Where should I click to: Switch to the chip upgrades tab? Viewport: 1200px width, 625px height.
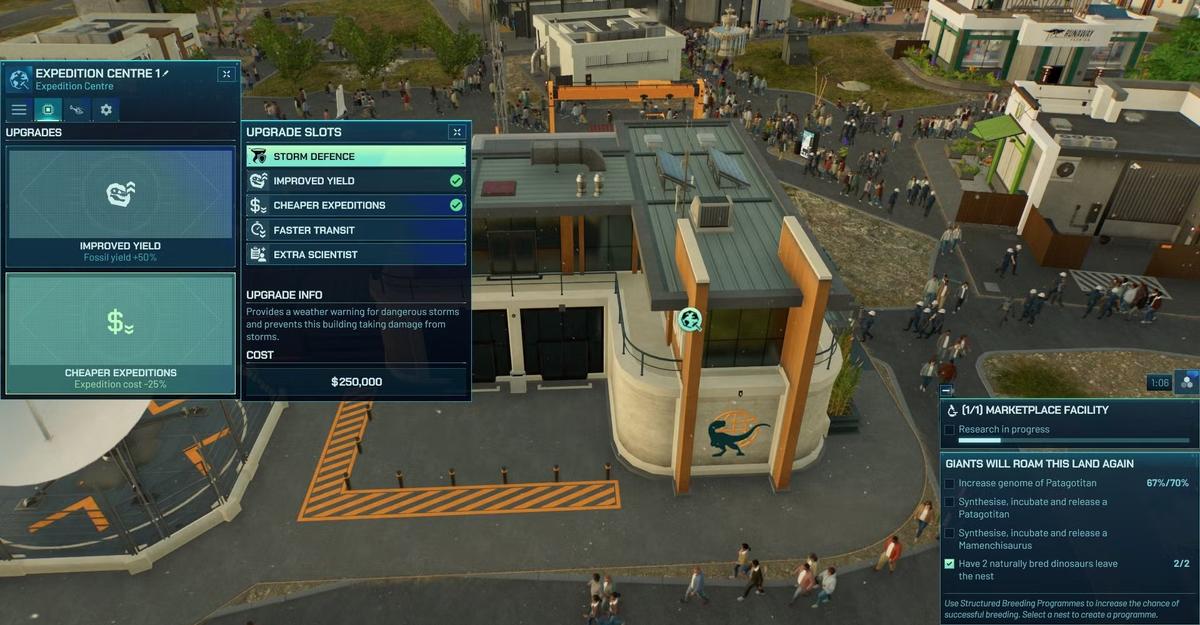(x=47, y=110)
